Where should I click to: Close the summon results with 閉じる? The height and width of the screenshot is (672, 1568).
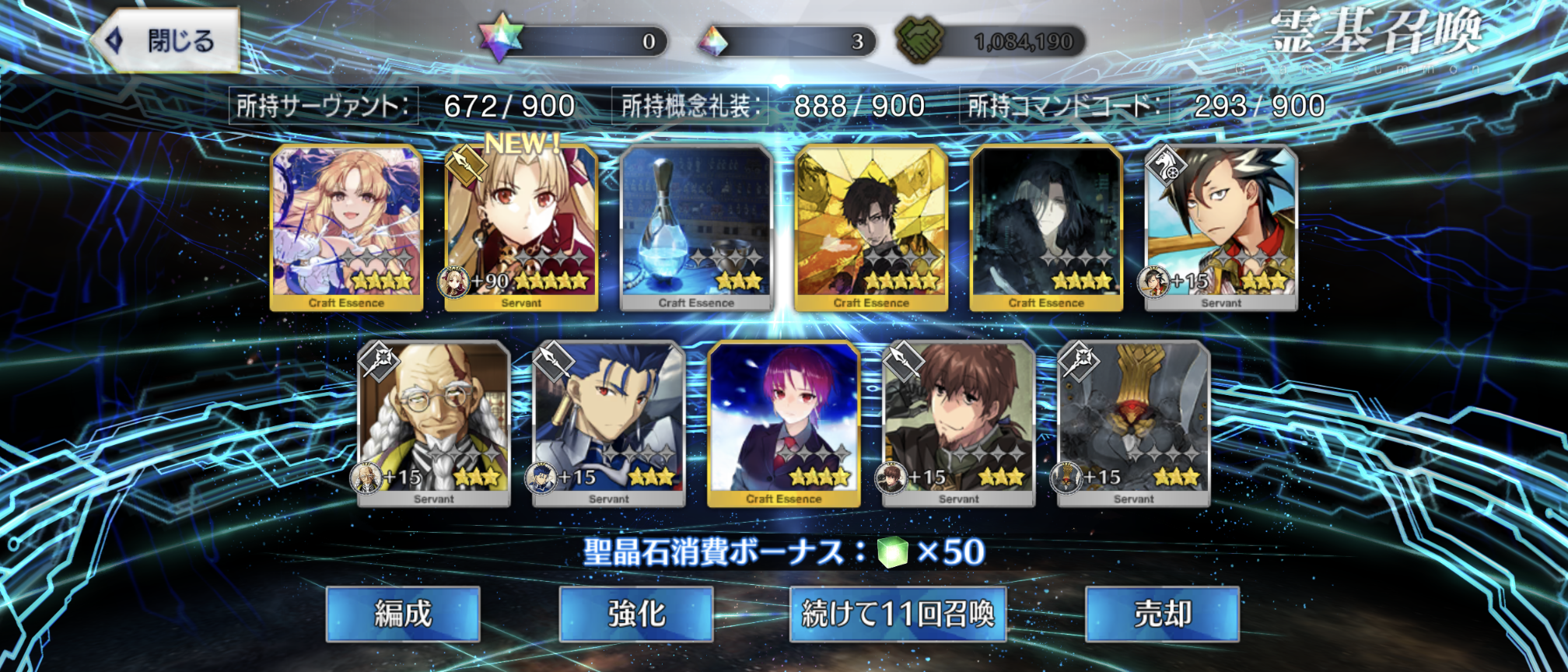(166, 40)
